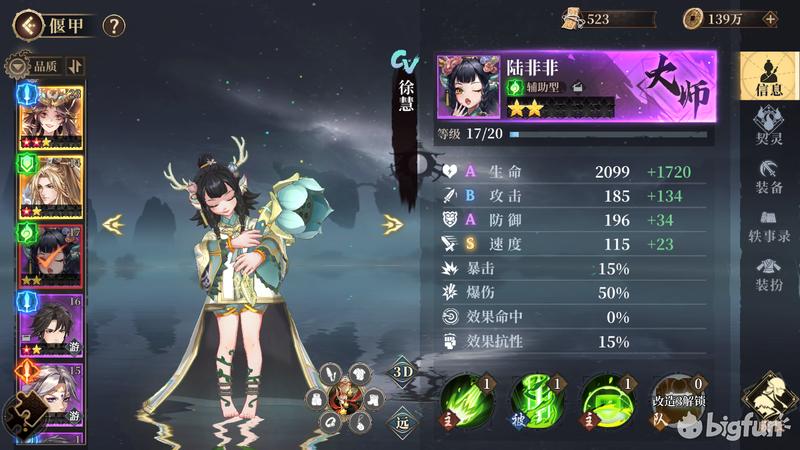Show the next character with the right arrow
The image size is (800, 450).
coord(393,225)
